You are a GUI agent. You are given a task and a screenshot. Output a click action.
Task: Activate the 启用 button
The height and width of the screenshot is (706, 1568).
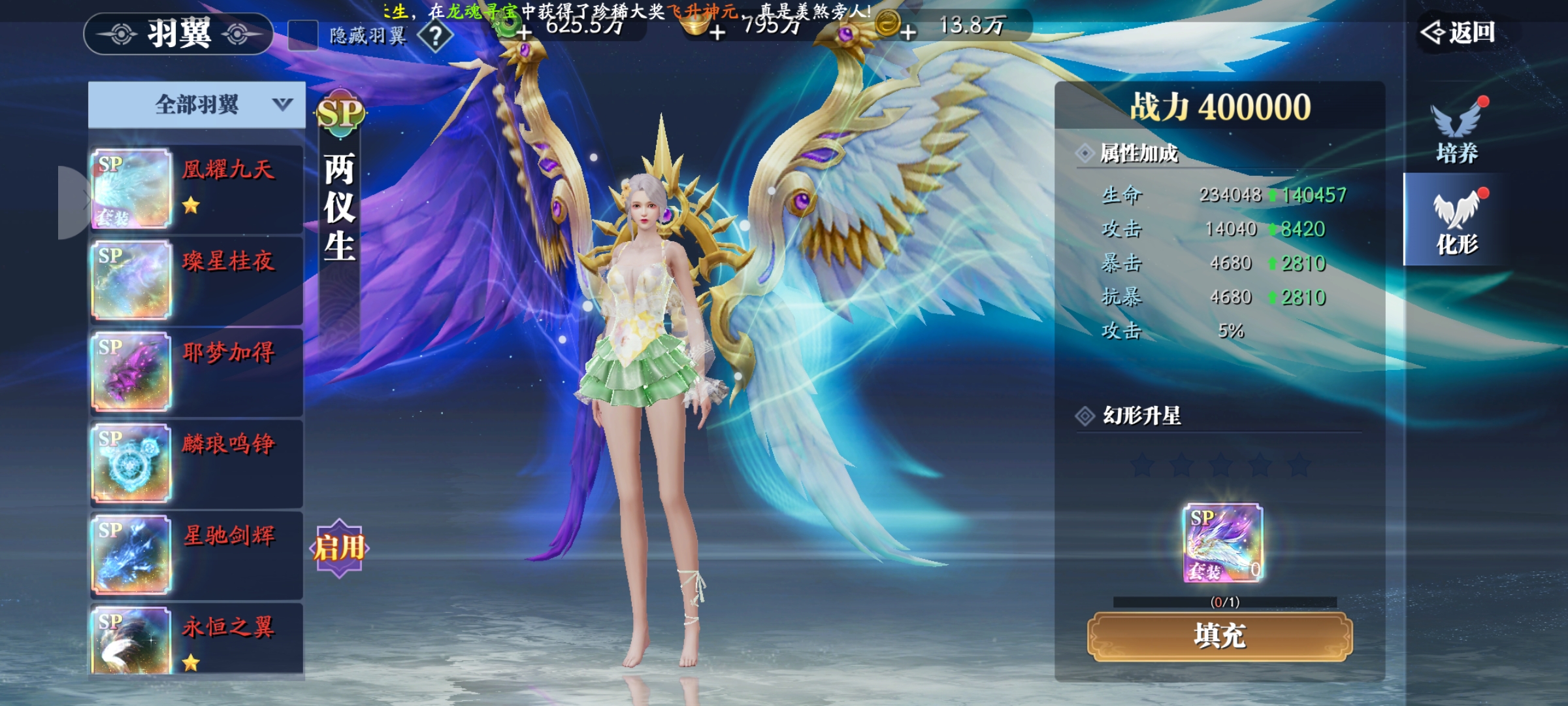click(339, 548)
